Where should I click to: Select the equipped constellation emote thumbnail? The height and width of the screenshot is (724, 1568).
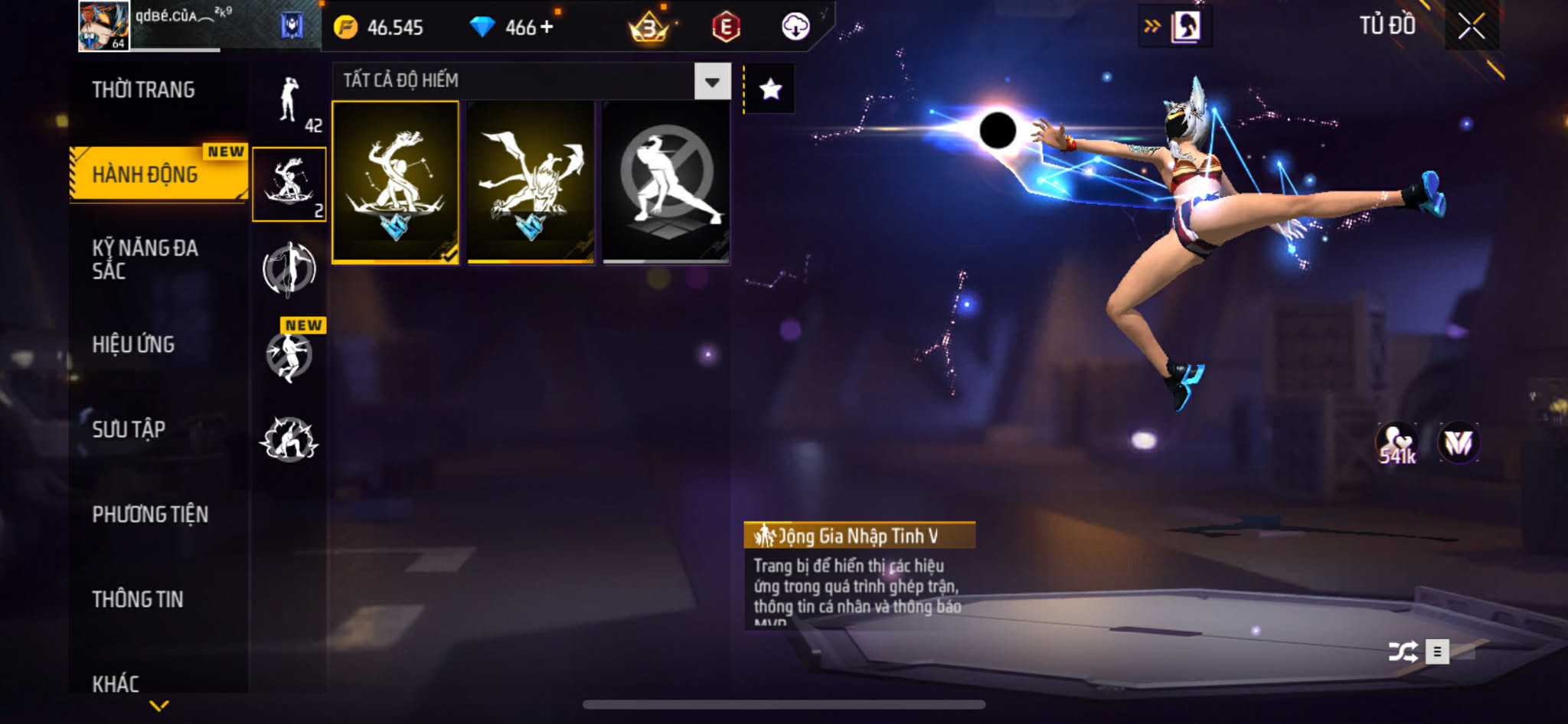395,182
